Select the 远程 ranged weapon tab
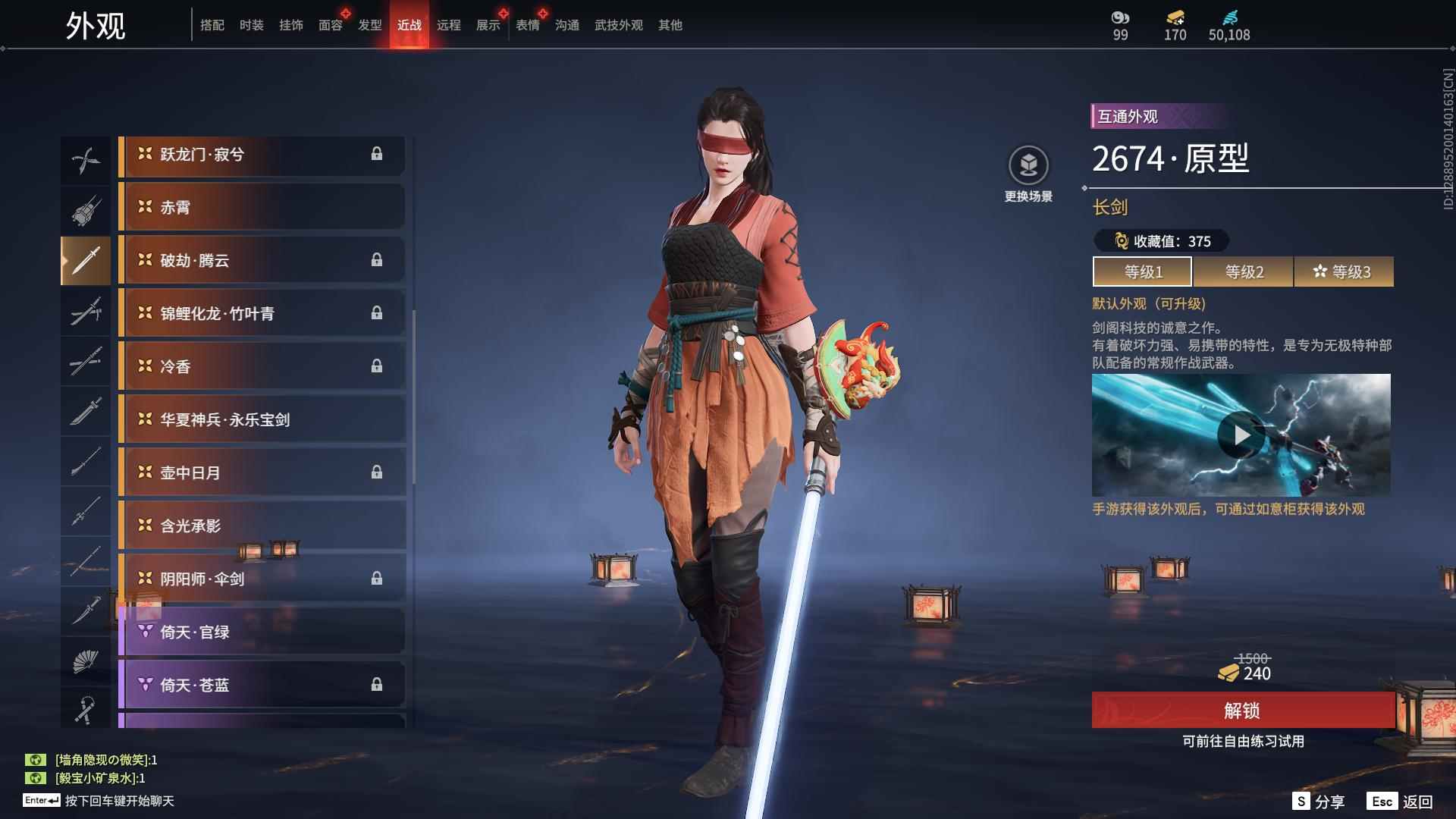The height and width of the screenshot is (819, 1456). 448,25
